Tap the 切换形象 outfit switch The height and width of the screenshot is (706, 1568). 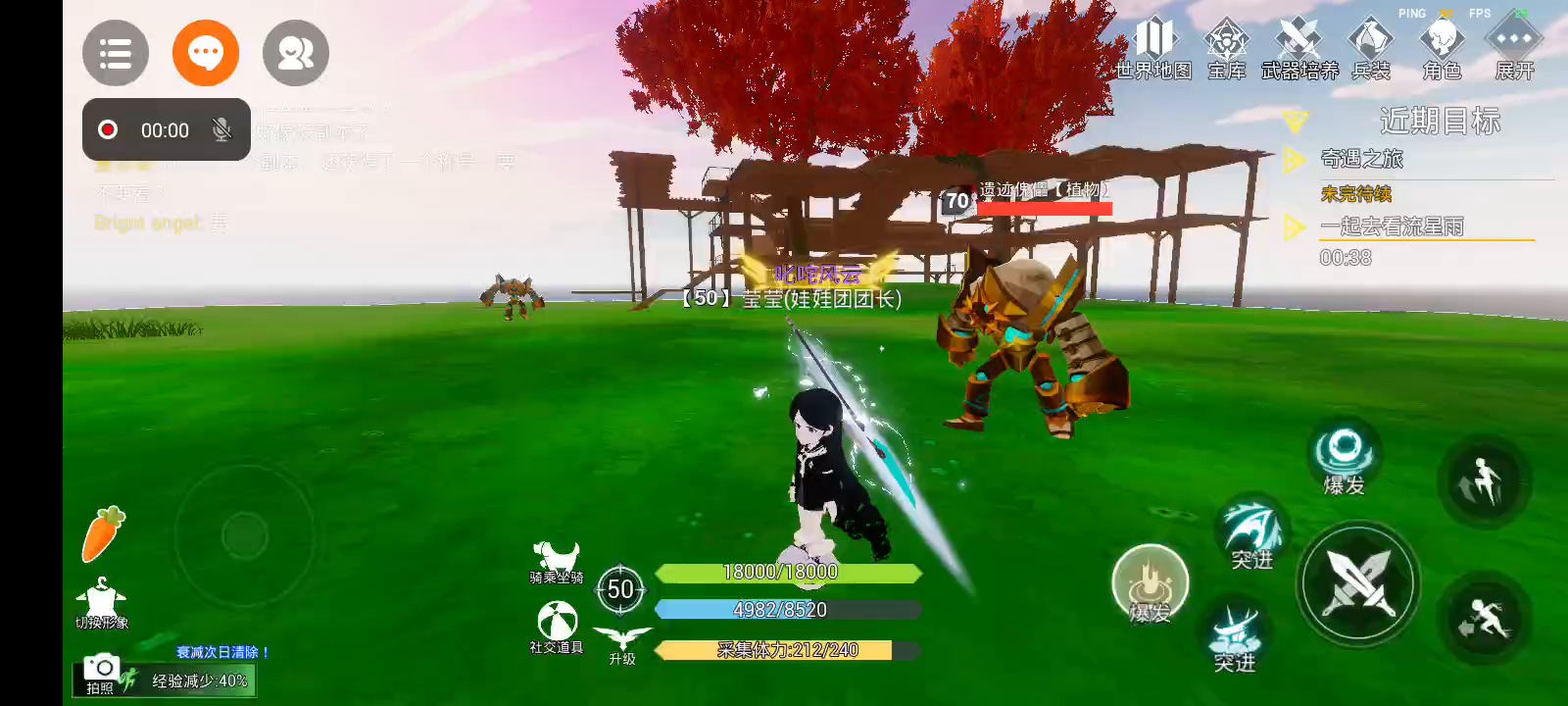coord(102,602)
